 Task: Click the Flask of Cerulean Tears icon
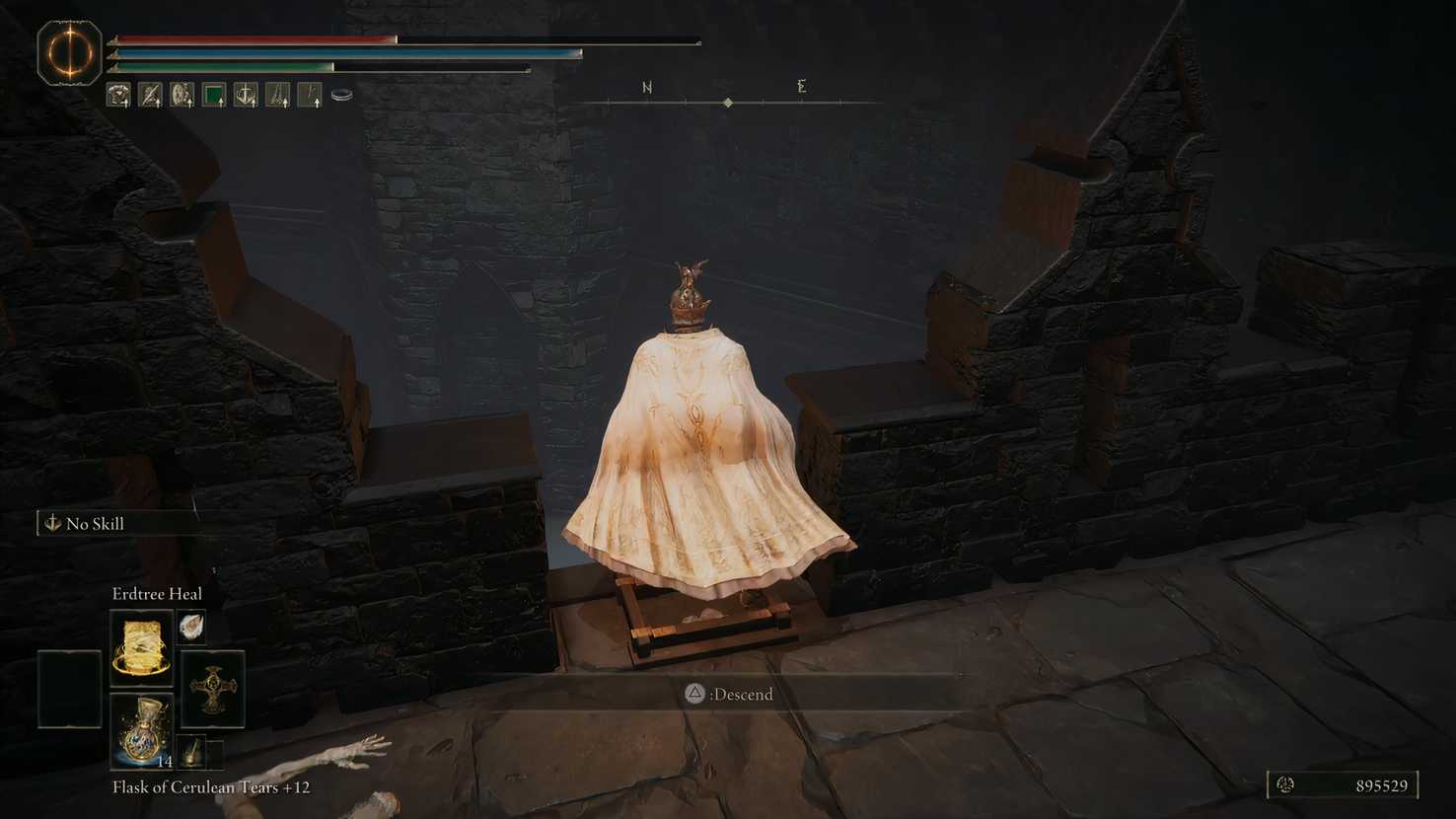point(144,734)
